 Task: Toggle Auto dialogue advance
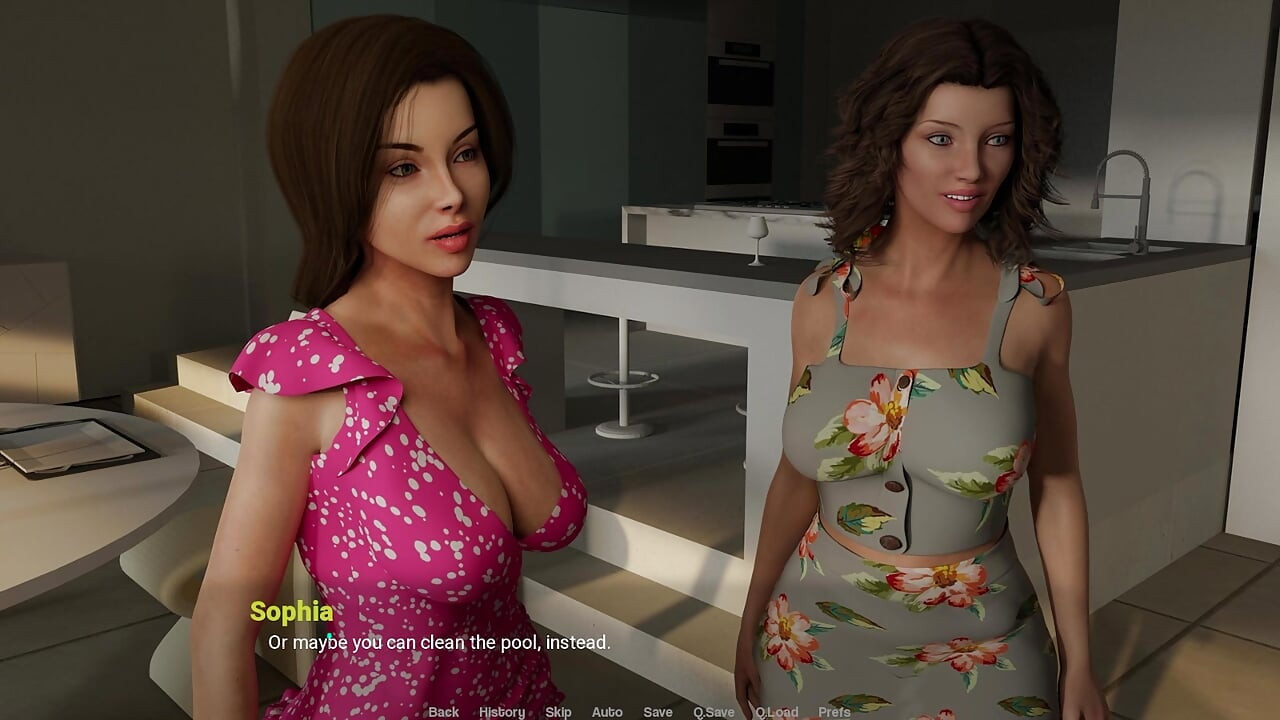pos(607,712)
